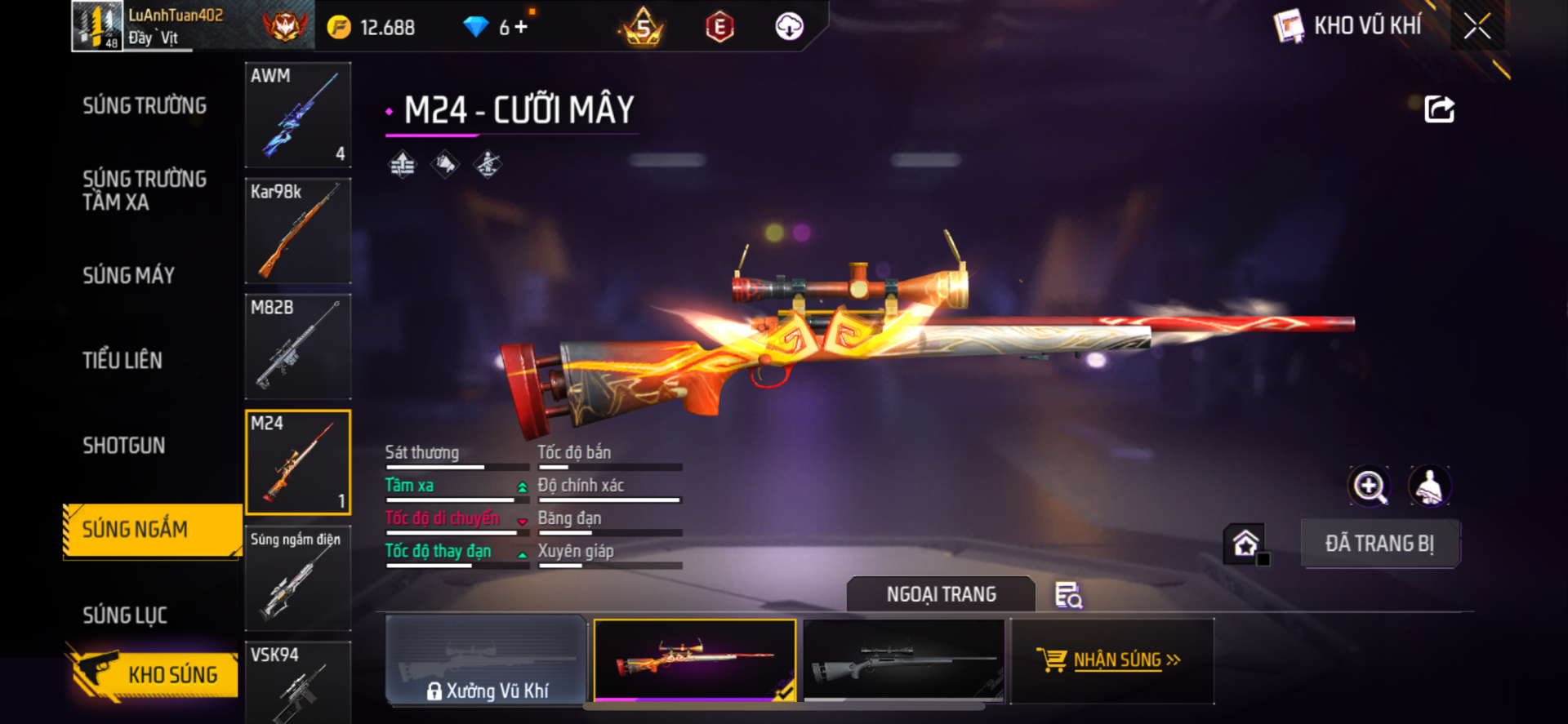Share the M24 skin via share icon
The image size is (1568, 724).
coord(1439,109)
